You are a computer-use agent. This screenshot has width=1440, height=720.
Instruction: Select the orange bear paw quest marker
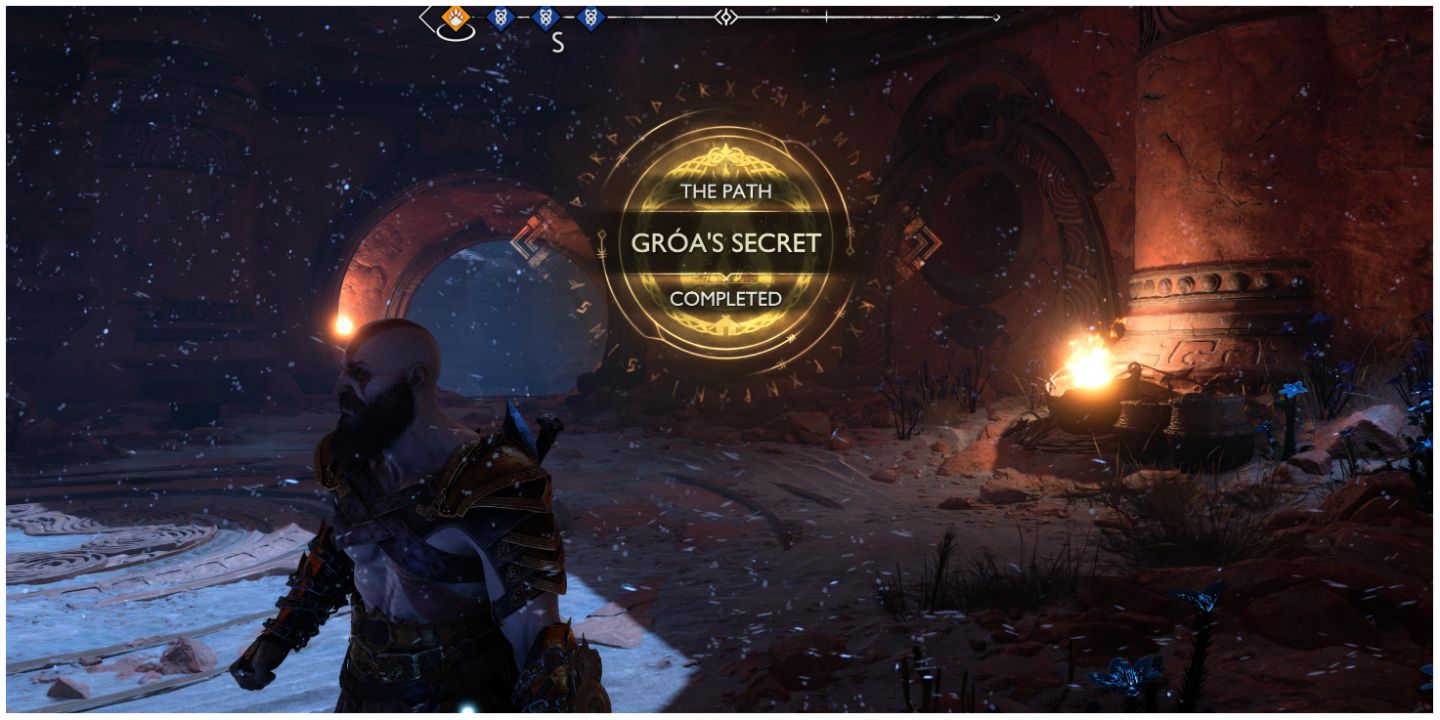[x=457, y=16]
